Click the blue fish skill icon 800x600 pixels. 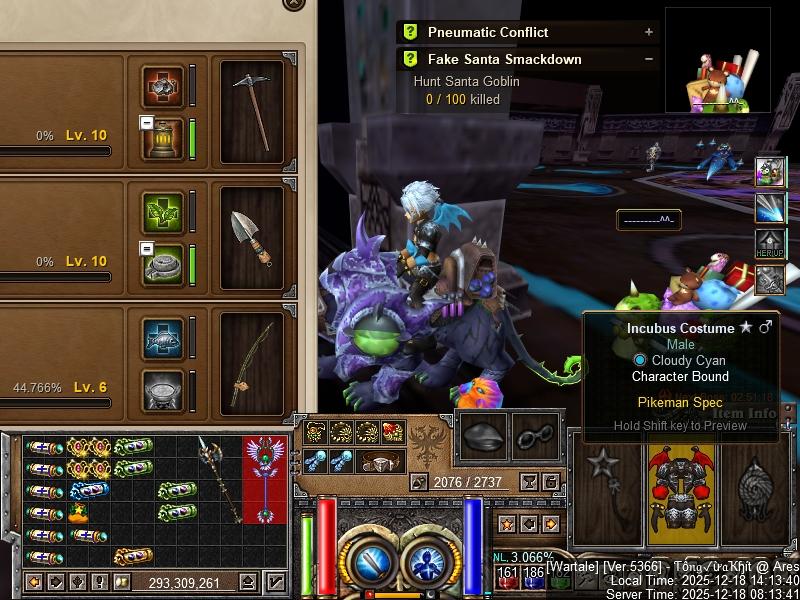tap(163, 339)
